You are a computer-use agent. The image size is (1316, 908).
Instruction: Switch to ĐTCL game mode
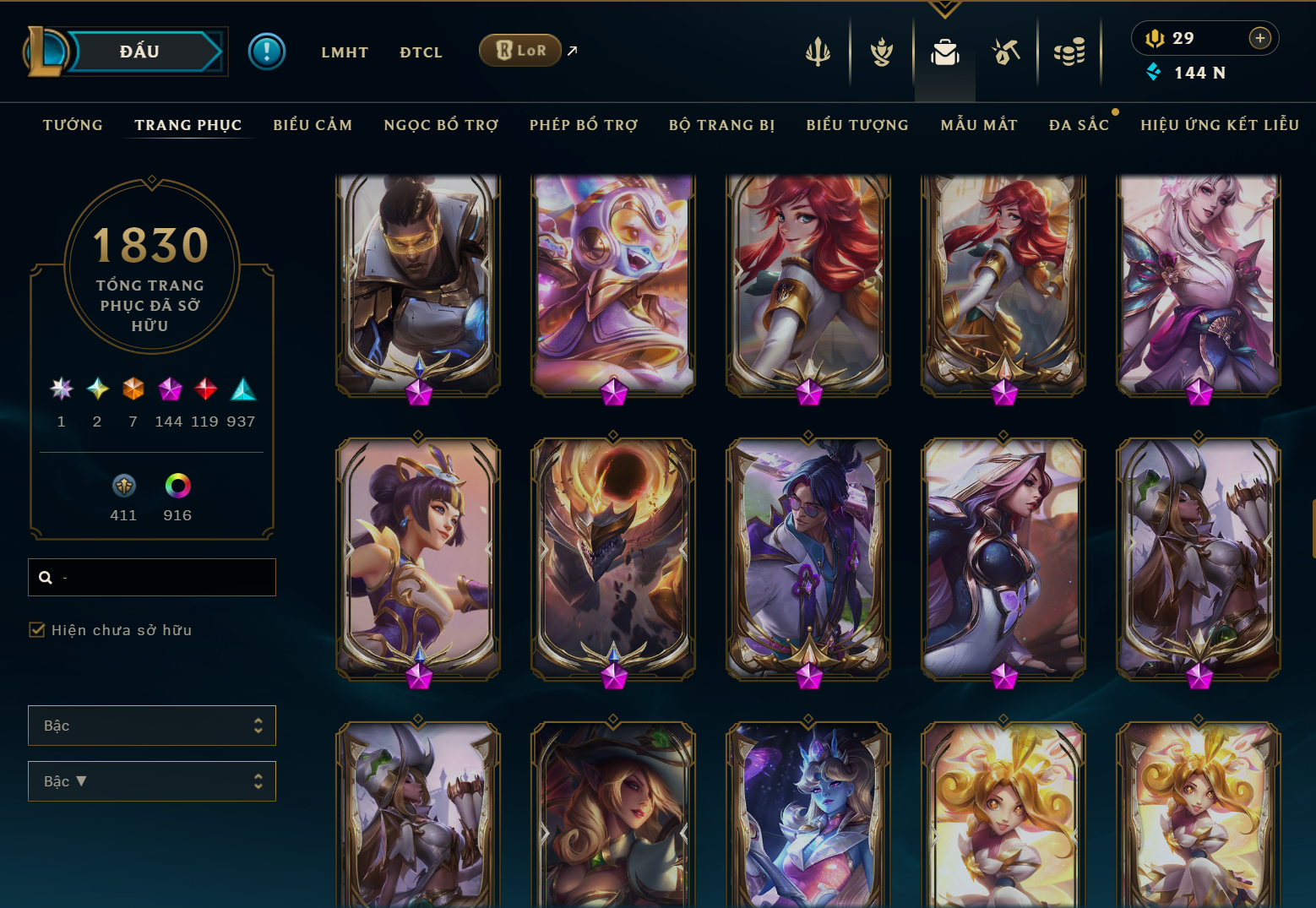pos(421,52)
